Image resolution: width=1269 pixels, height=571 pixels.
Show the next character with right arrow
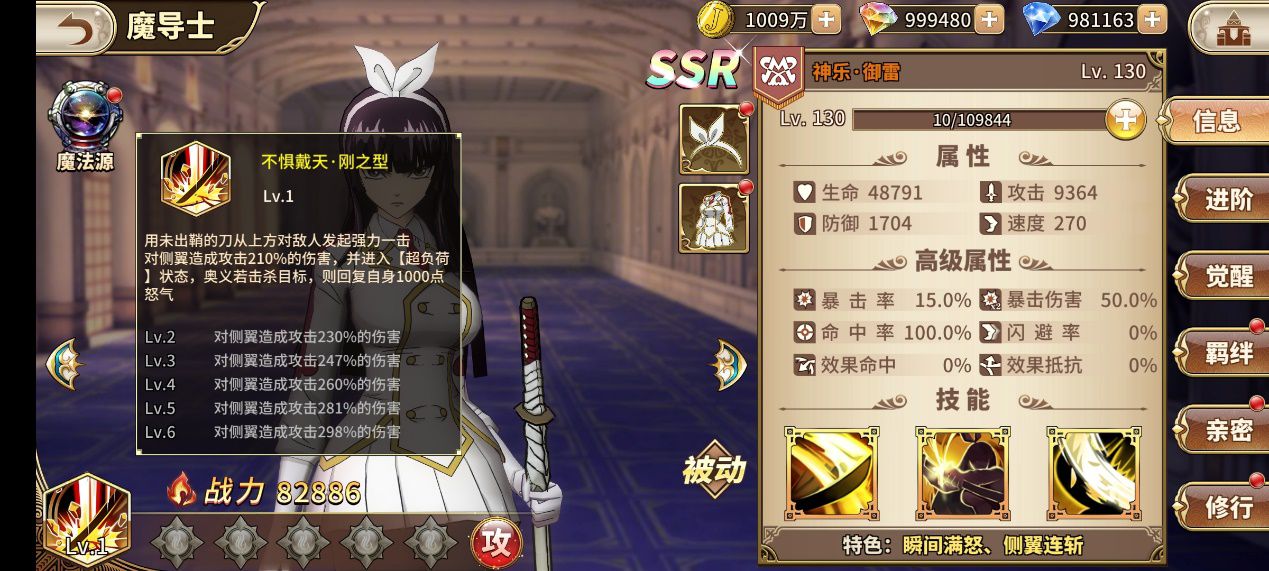[x=729, y=364]
